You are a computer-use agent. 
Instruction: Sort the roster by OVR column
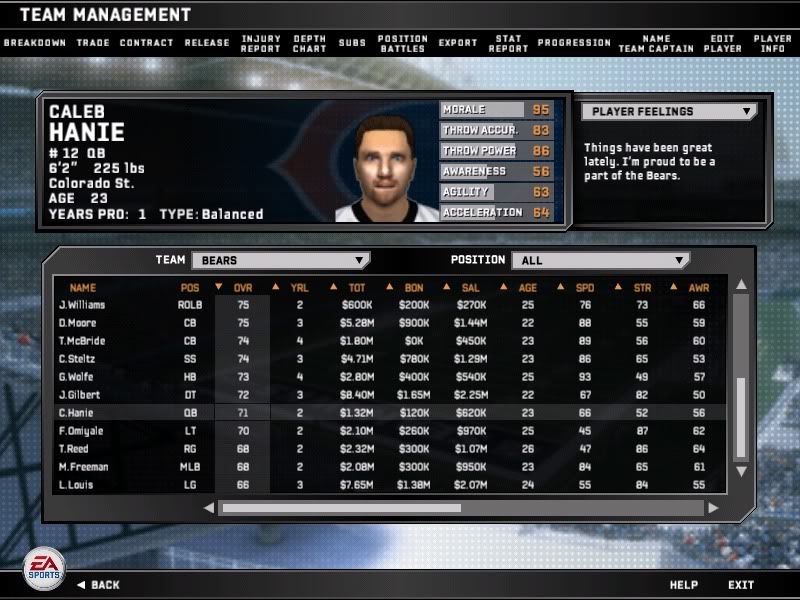click(x=242, y=288)
